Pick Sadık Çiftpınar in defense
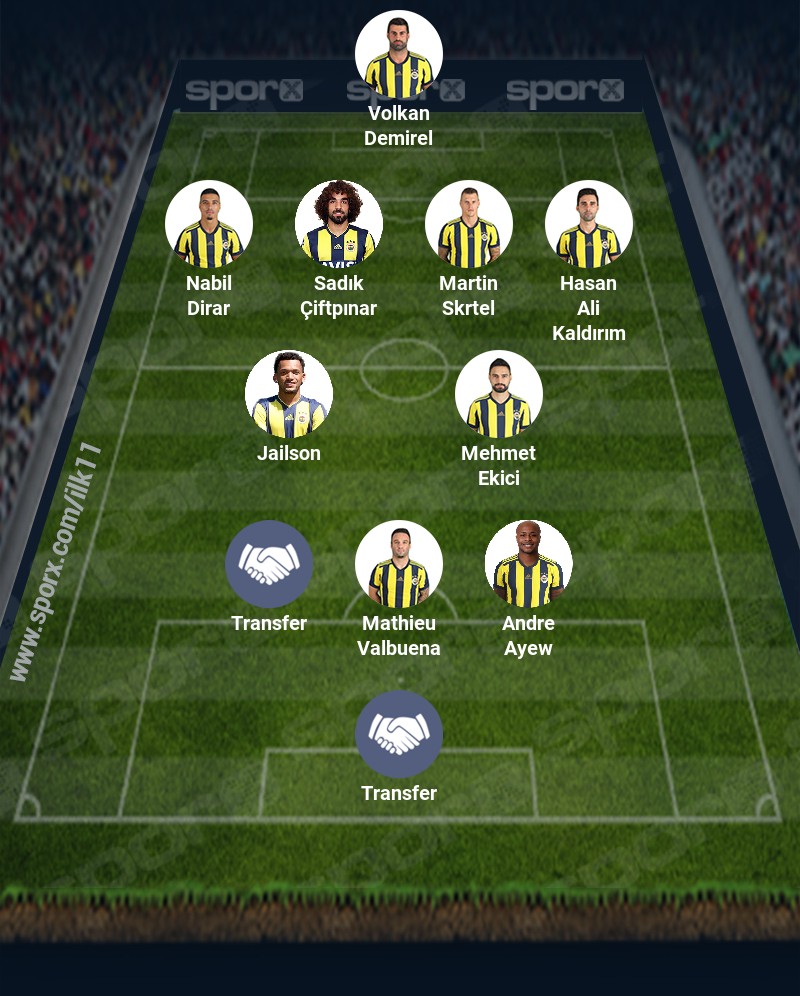This screenshot has width=800, height=996. [339, 225]
